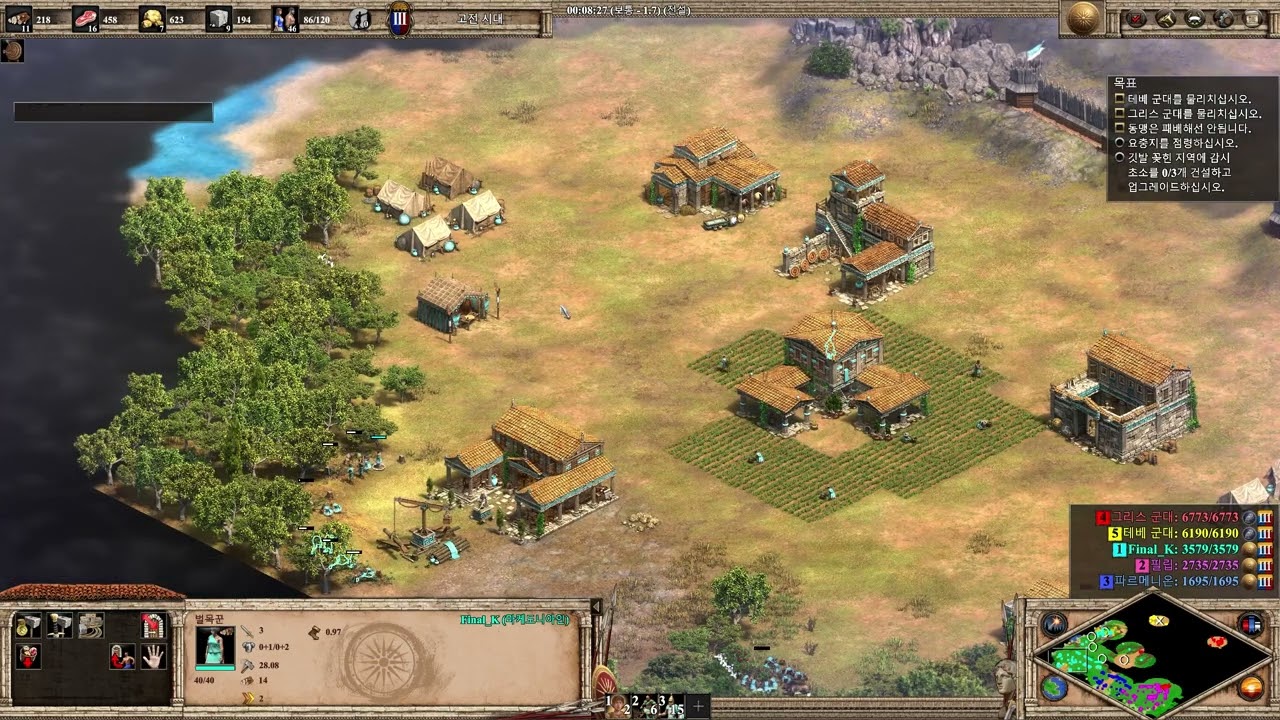Click the ribbon button beside the minimap
Screen dimensions: 1280x720
[1250, 625]
